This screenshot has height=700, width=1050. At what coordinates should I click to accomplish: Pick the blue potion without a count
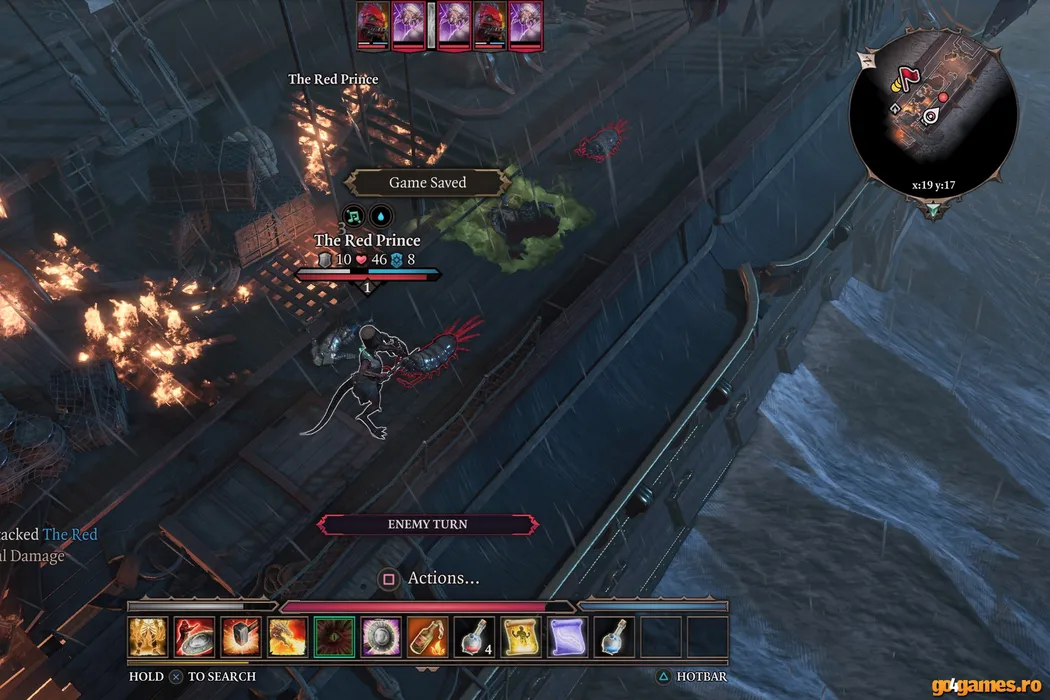point(613,636)
